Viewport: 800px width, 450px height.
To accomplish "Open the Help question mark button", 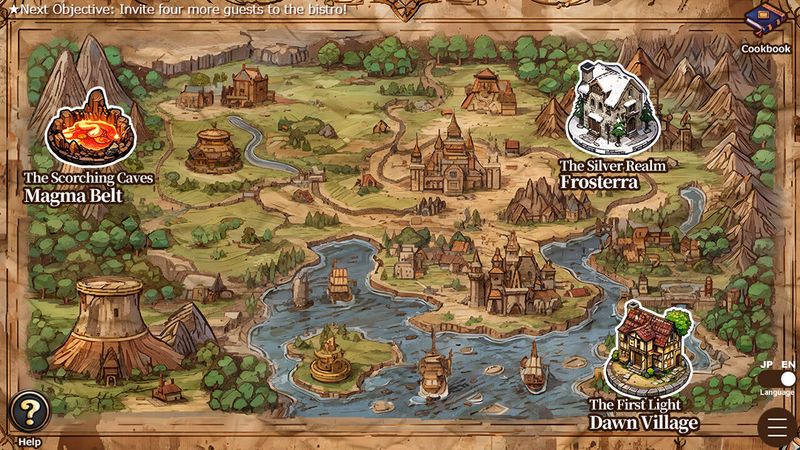I will [x=30, y=410].
